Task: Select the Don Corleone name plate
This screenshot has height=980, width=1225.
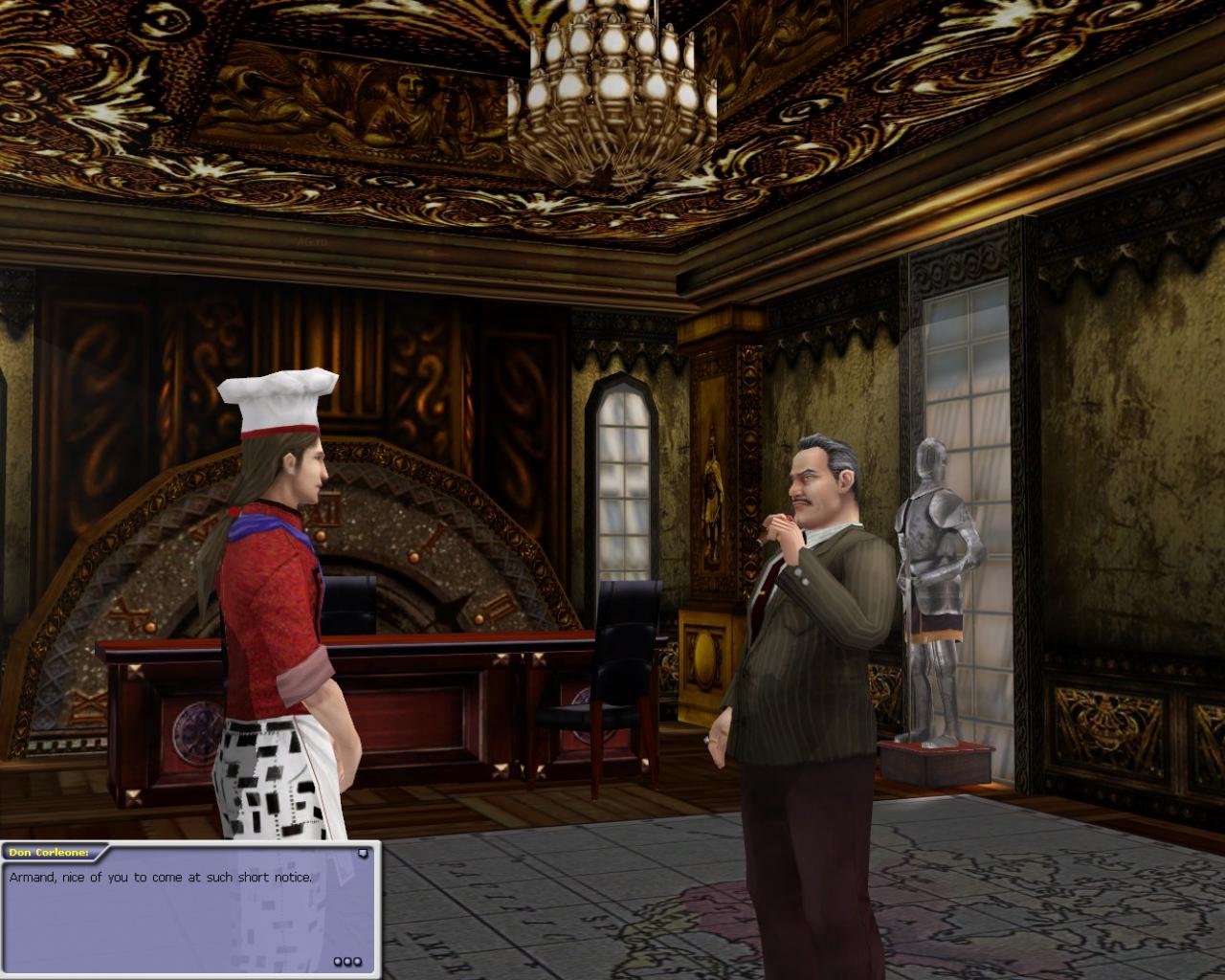Action: tap(48, 851)
